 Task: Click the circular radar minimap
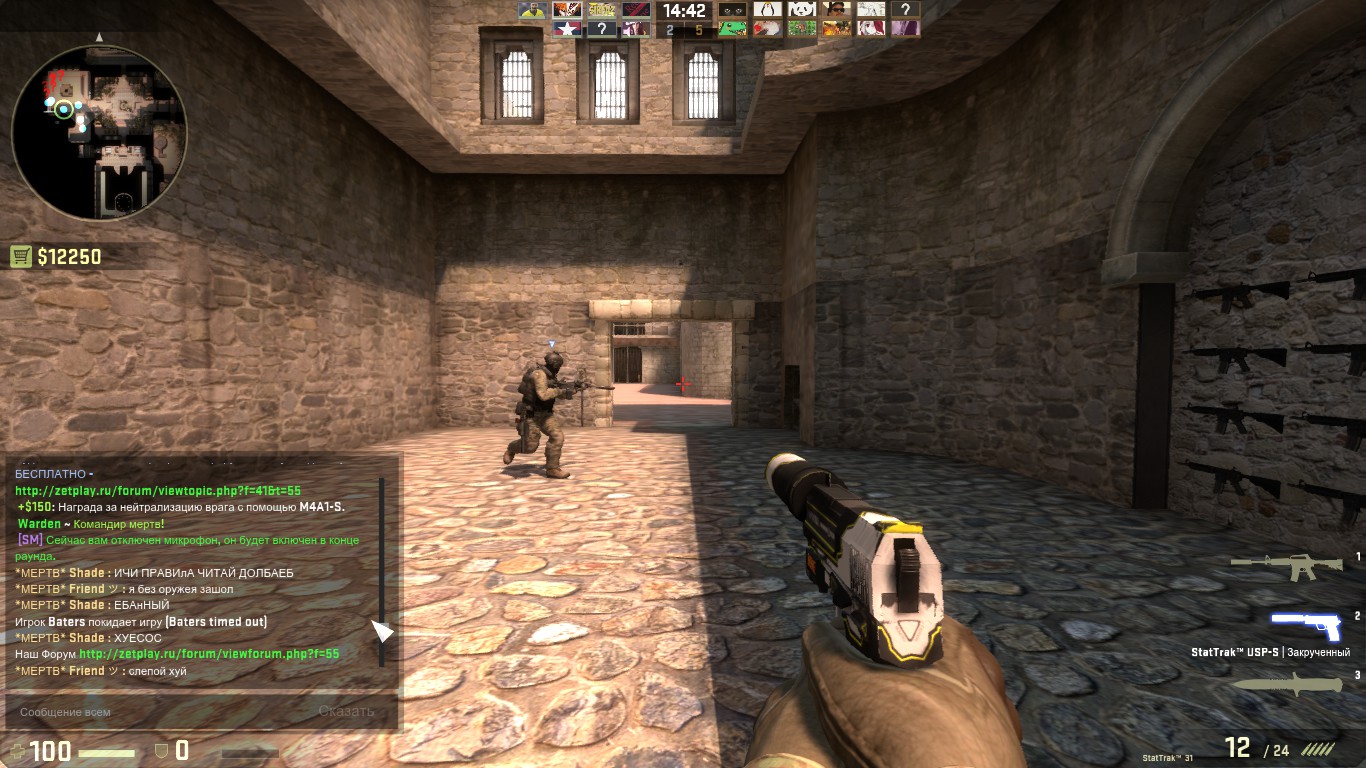click(99, 133)
